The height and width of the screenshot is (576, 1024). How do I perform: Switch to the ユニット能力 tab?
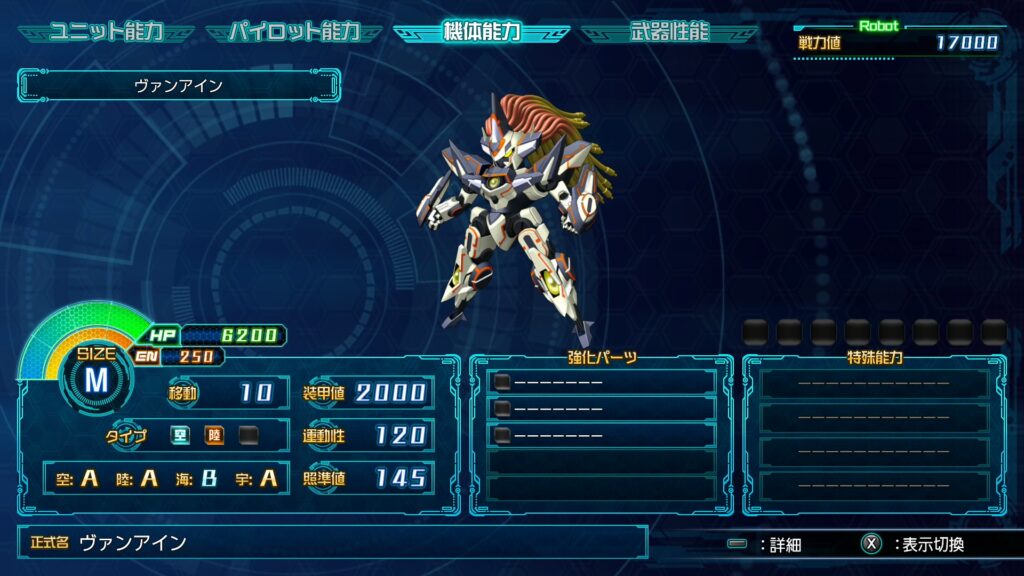[105, 31]
